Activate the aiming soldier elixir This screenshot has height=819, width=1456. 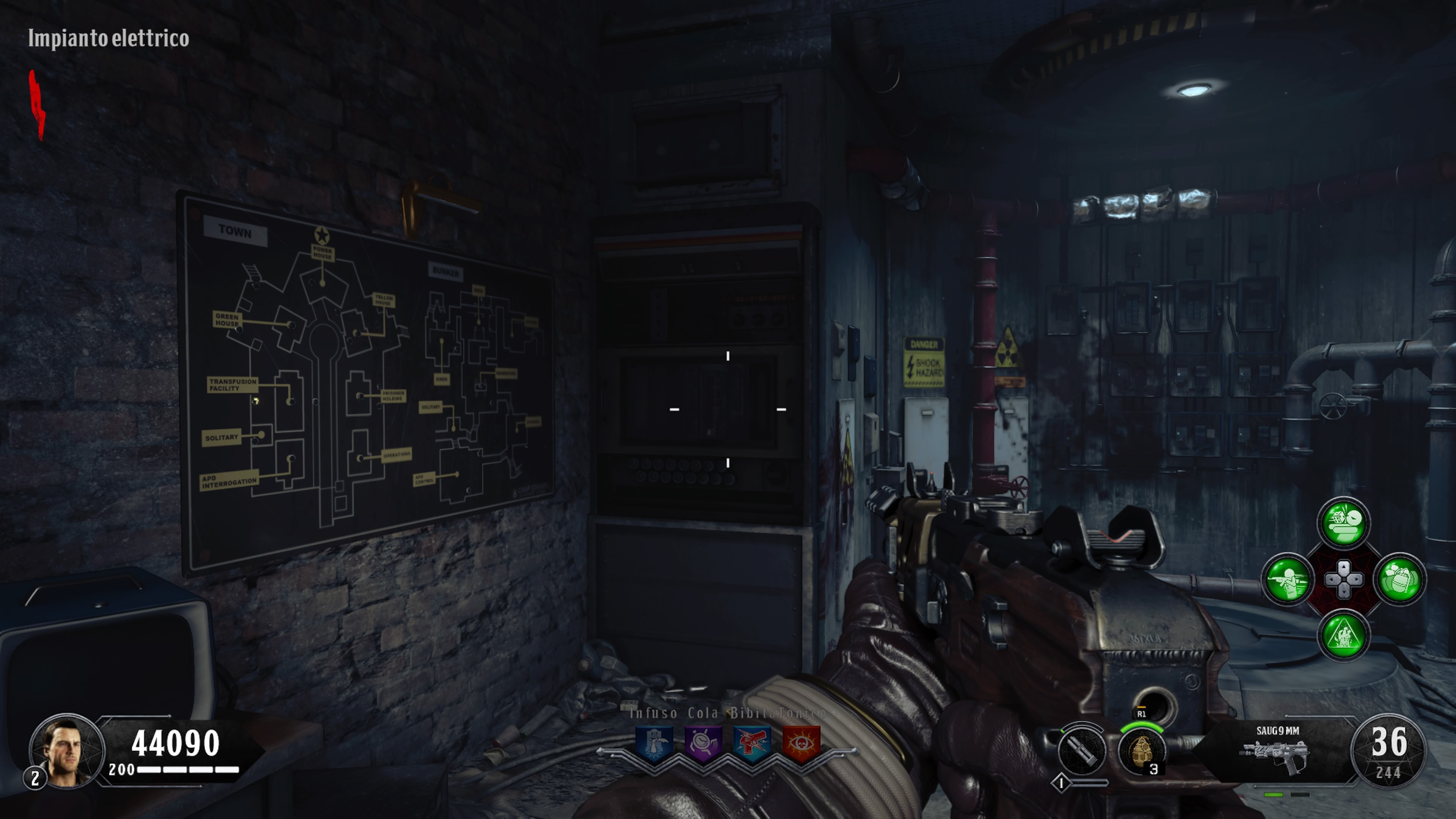coord(1288,579)
